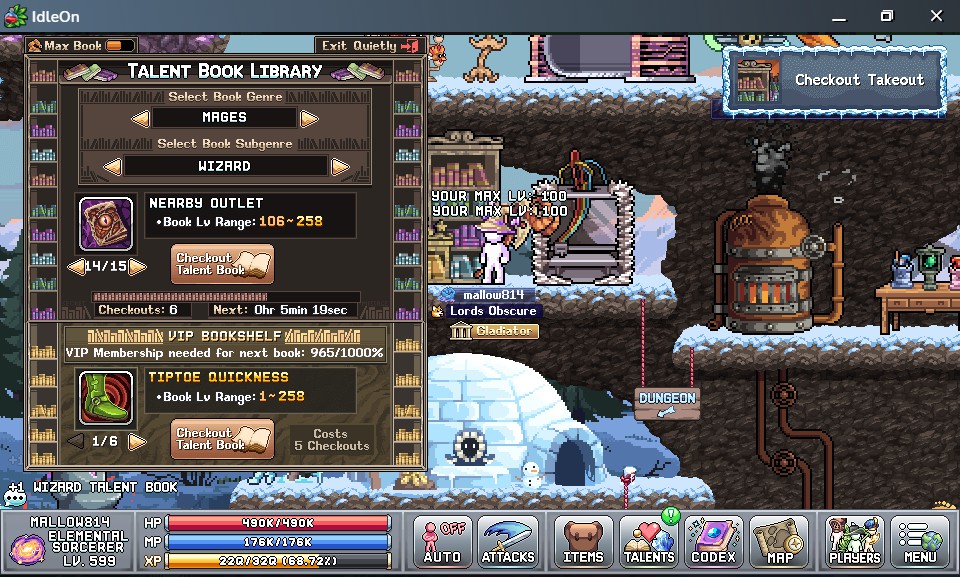Maximize the IdleOn window
The width and height of the screenshot is (960, 577).
pyautogui.click(x=886, y=16)
